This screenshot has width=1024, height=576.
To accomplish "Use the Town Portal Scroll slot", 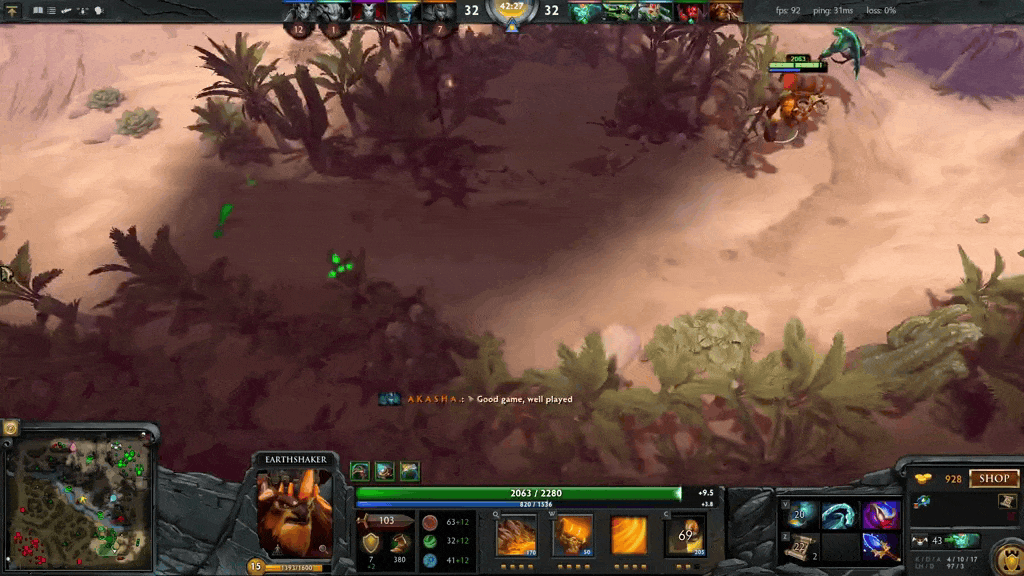I will coord(800,547).
